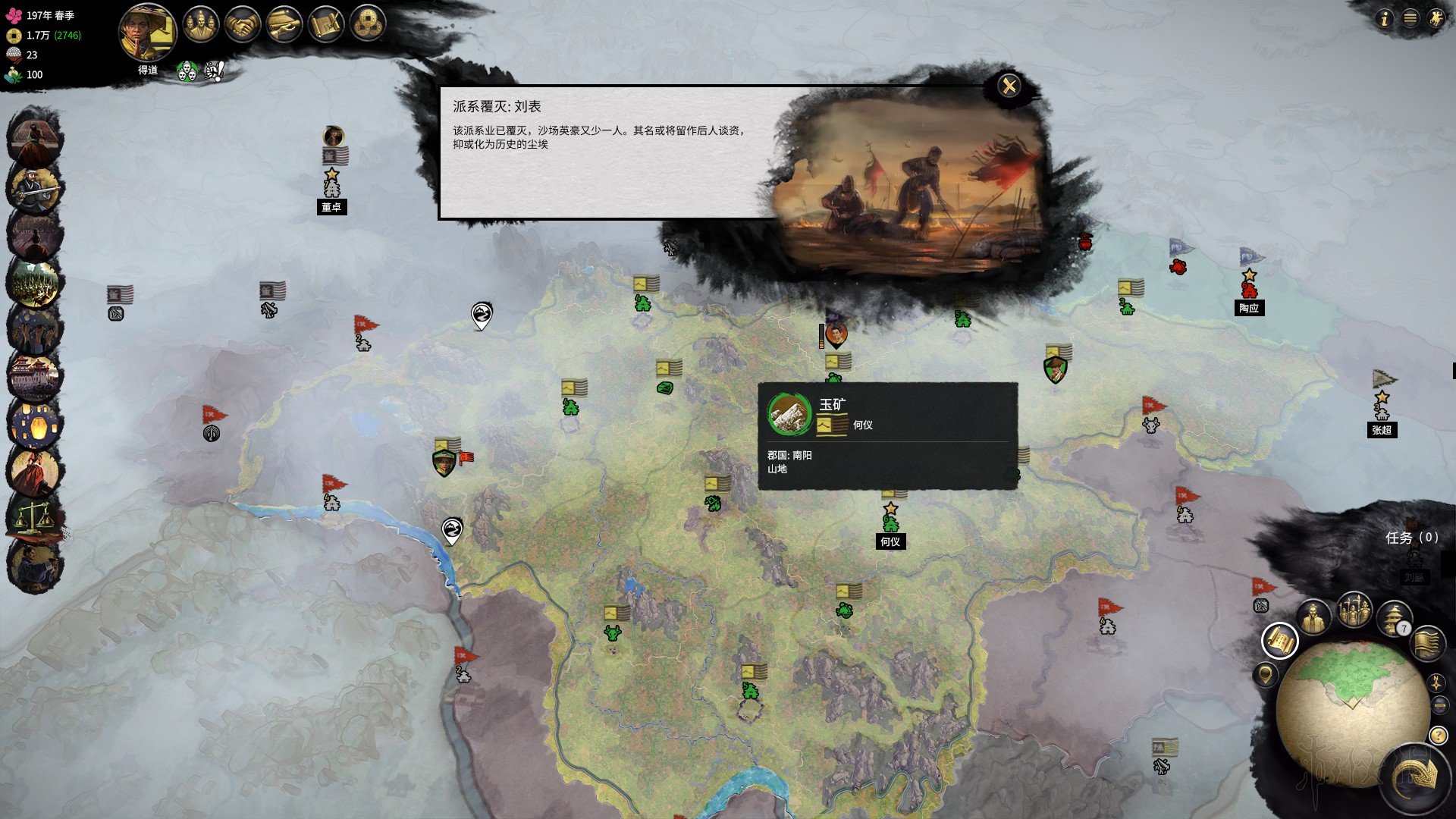Open the balance scales event notification
The image size is (1456, 819).
coord(34,517)
